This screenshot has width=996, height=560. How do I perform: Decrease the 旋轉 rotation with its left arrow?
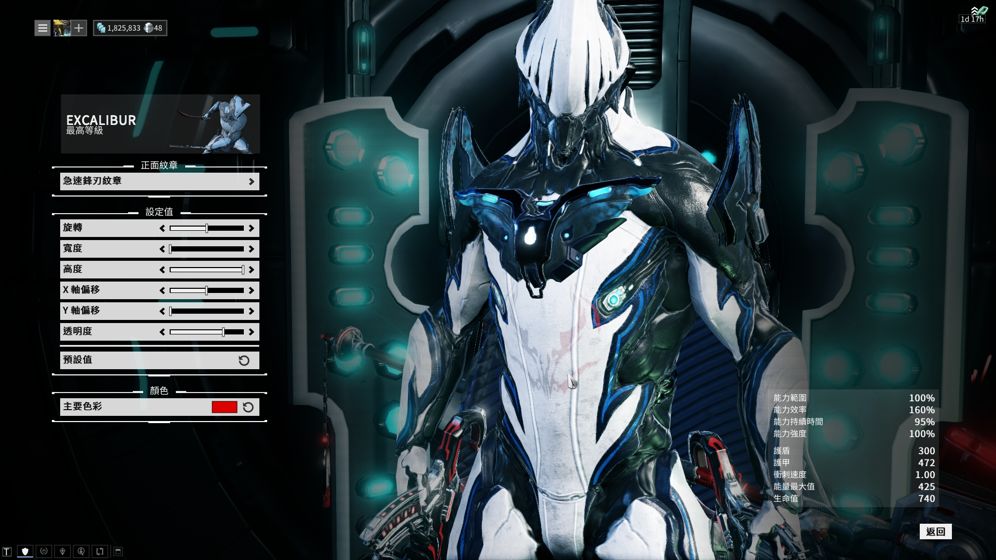pos(163,228)
